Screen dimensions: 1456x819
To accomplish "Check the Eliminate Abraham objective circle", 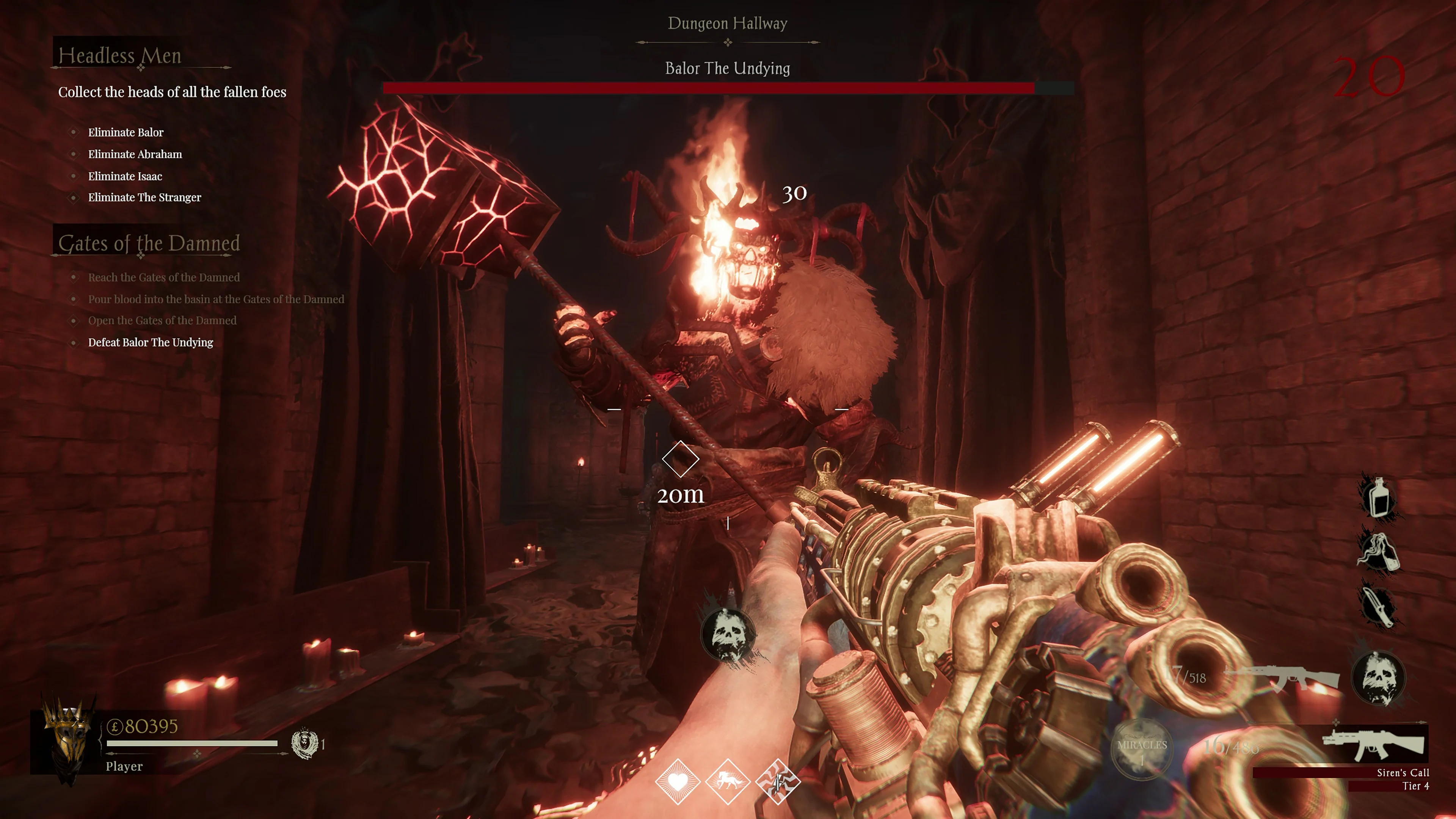I will (x=74, y=154).
